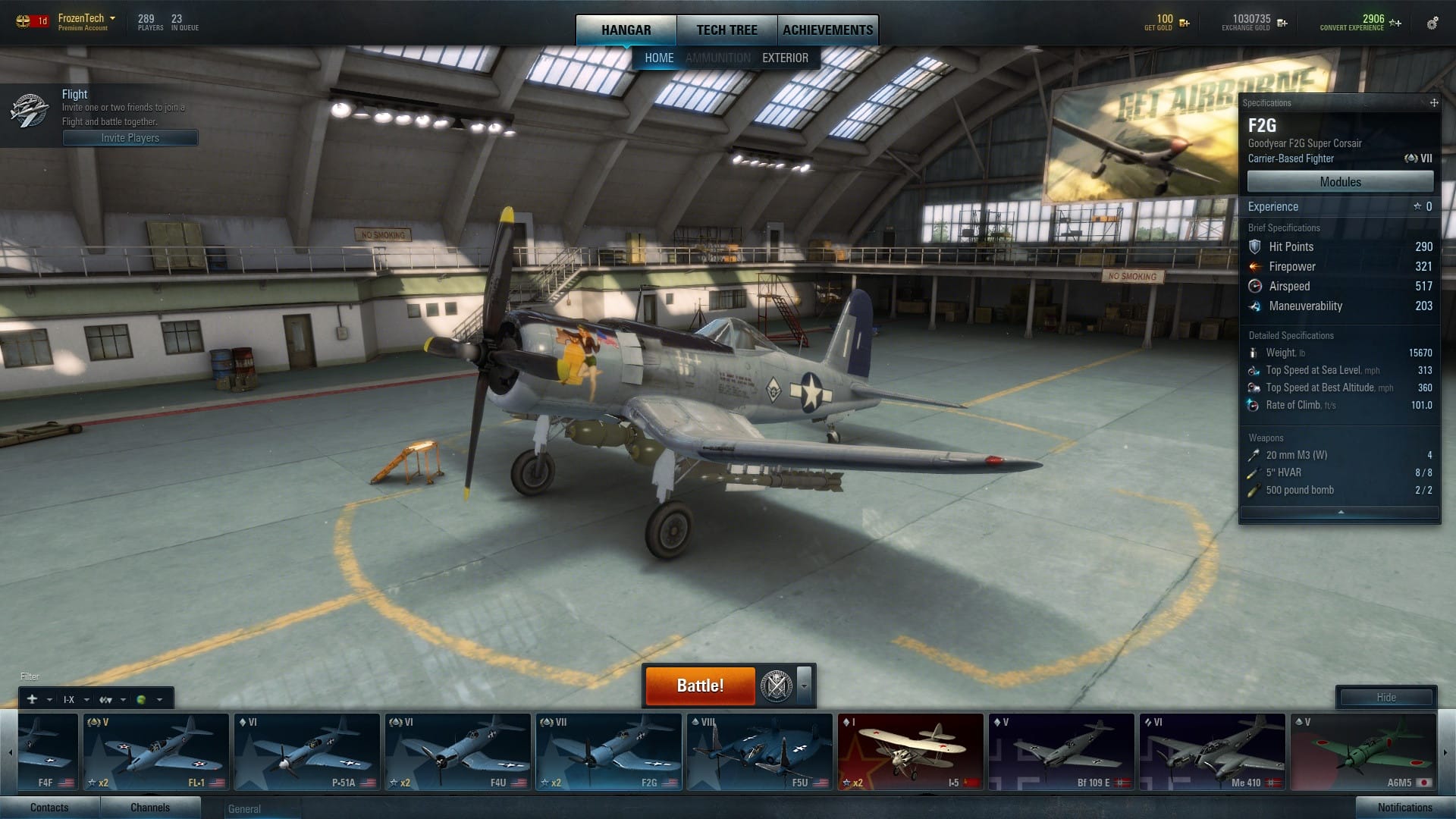The width and height of the screenshot is (1456, 819).
Task: Invite Players to your Flight
Action: coord(130,138)
